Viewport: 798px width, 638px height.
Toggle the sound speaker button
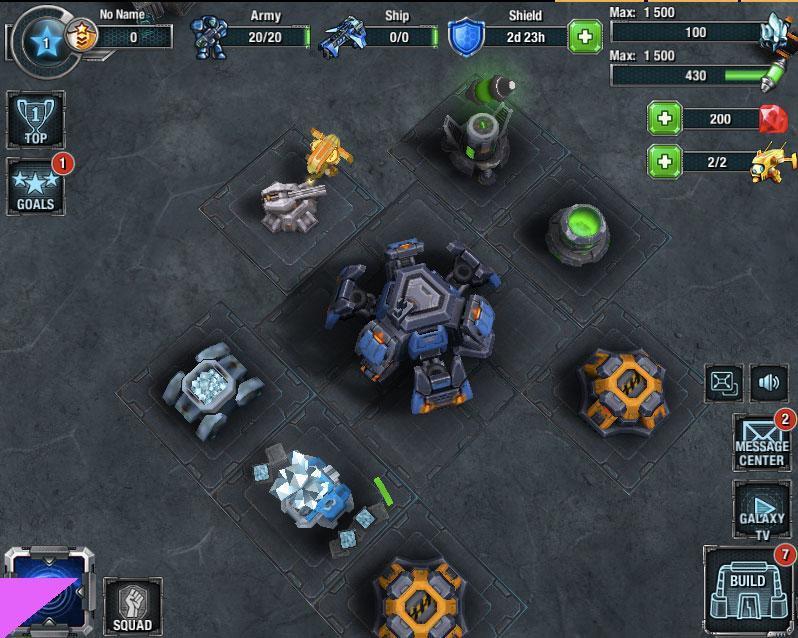click(768, 382)
